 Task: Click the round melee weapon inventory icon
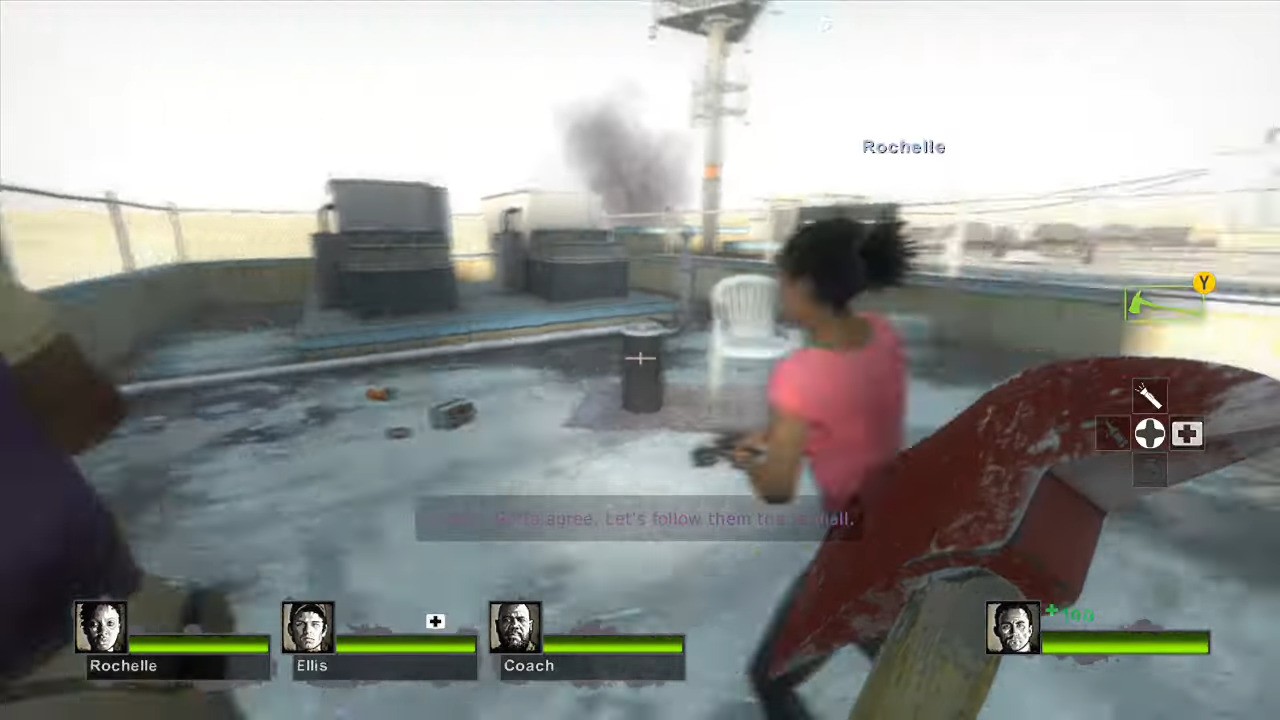tap(1149, 433)
